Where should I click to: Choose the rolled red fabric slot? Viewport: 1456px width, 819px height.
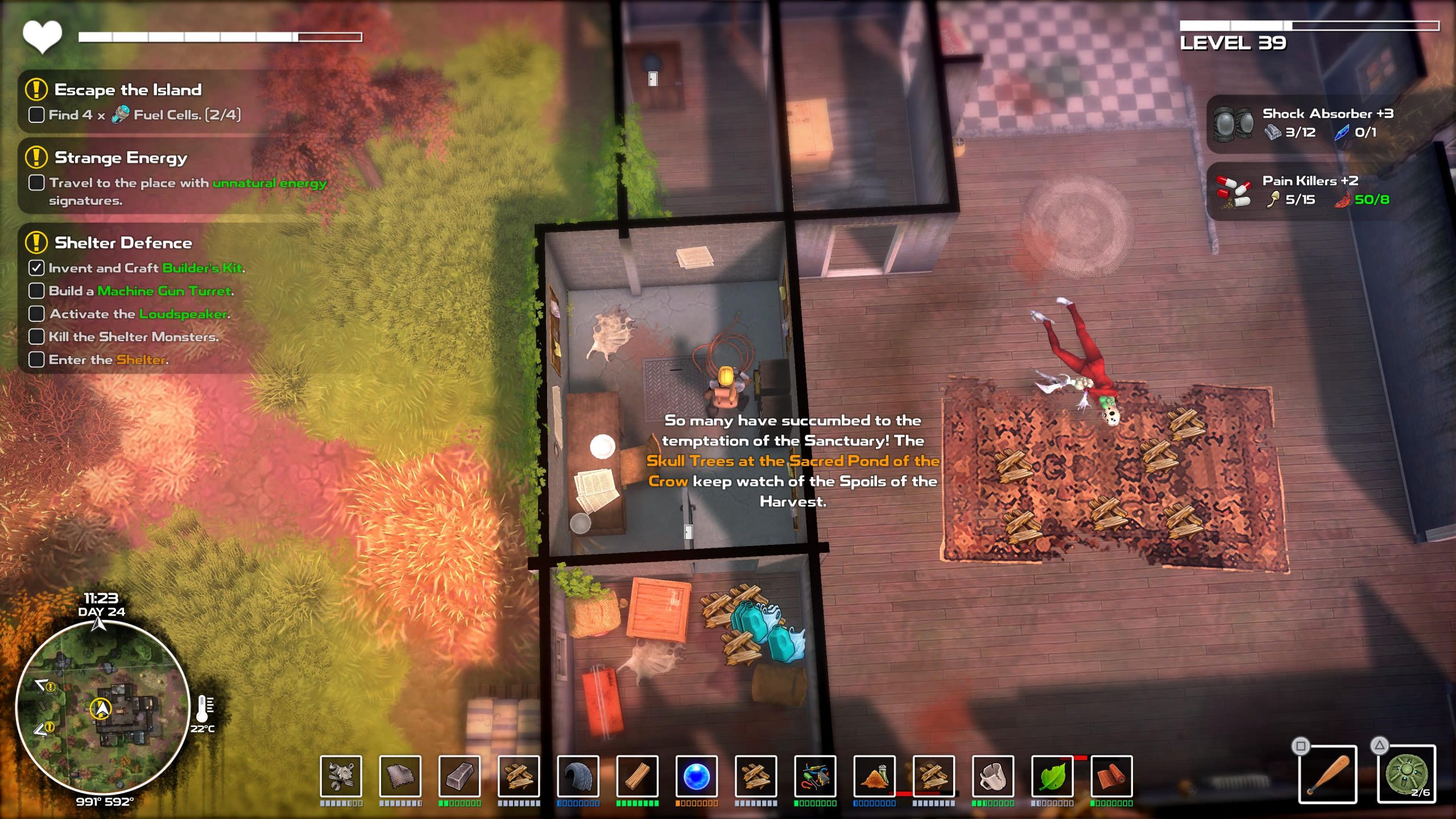tap(1111, 776)
